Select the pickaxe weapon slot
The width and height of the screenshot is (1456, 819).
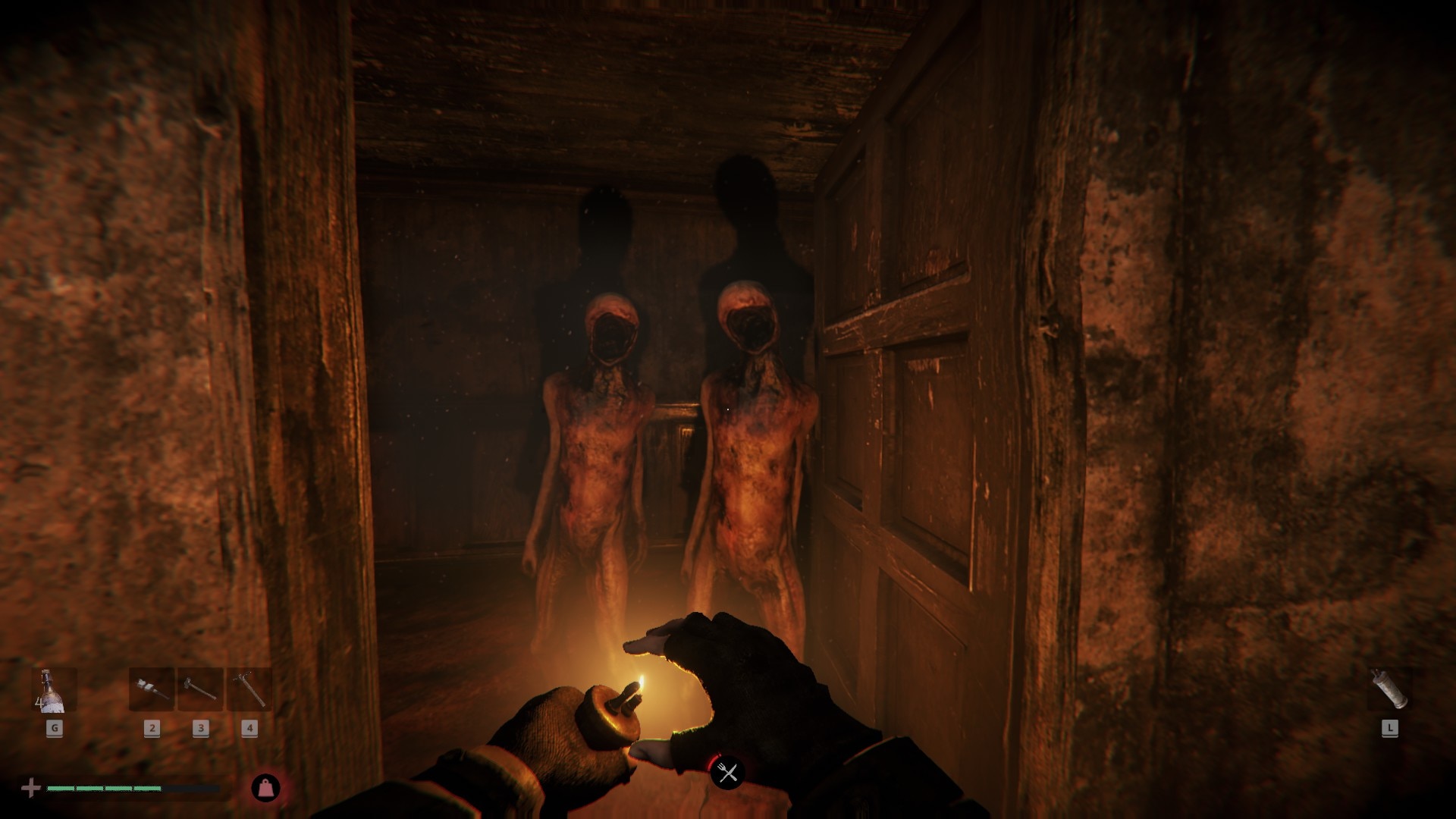249,689
